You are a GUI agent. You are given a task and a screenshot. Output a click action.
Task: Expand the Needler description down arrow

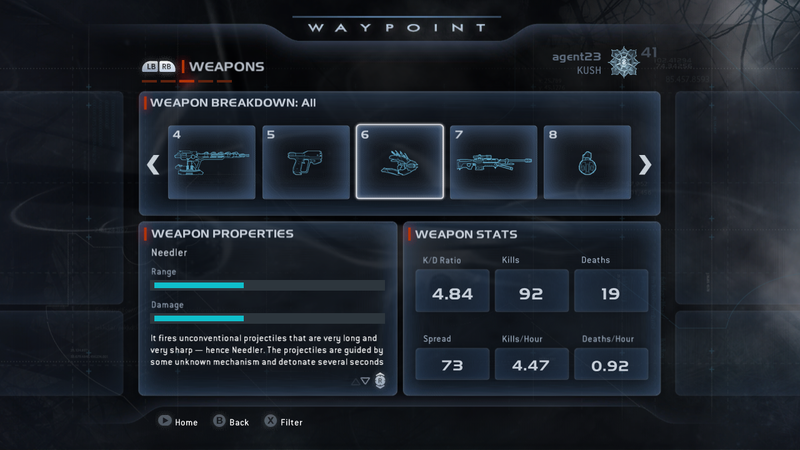[x=365, y=381]
